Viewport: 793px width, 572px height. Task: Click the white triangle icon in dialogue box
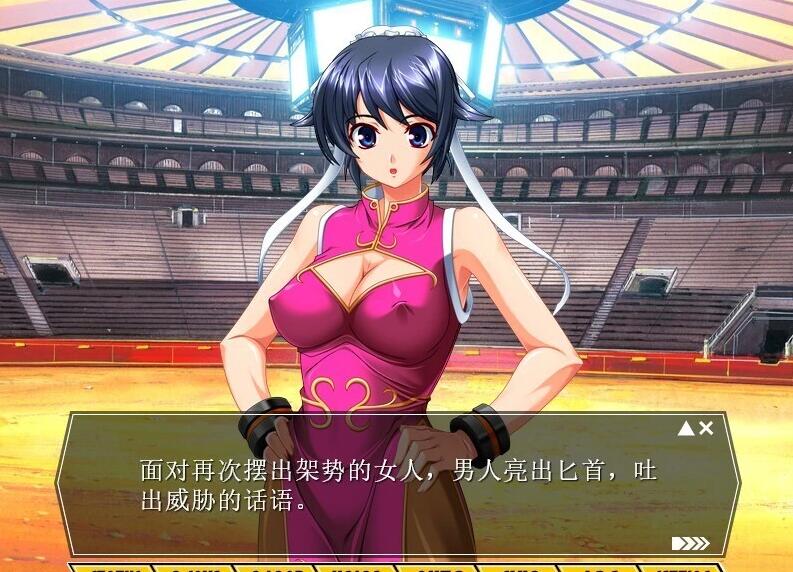coord(686,428)
